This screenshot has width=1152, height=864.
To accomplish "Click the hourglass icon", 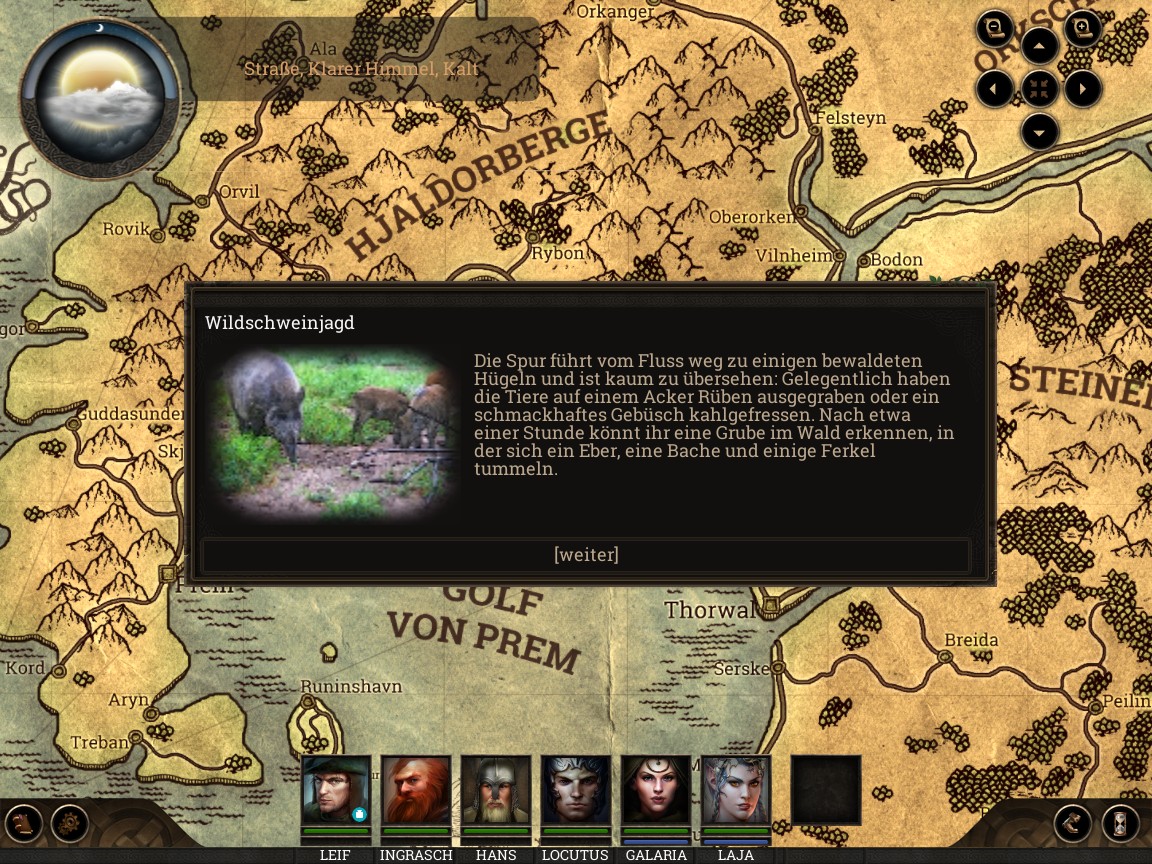I will click(x=1120, y=824).
